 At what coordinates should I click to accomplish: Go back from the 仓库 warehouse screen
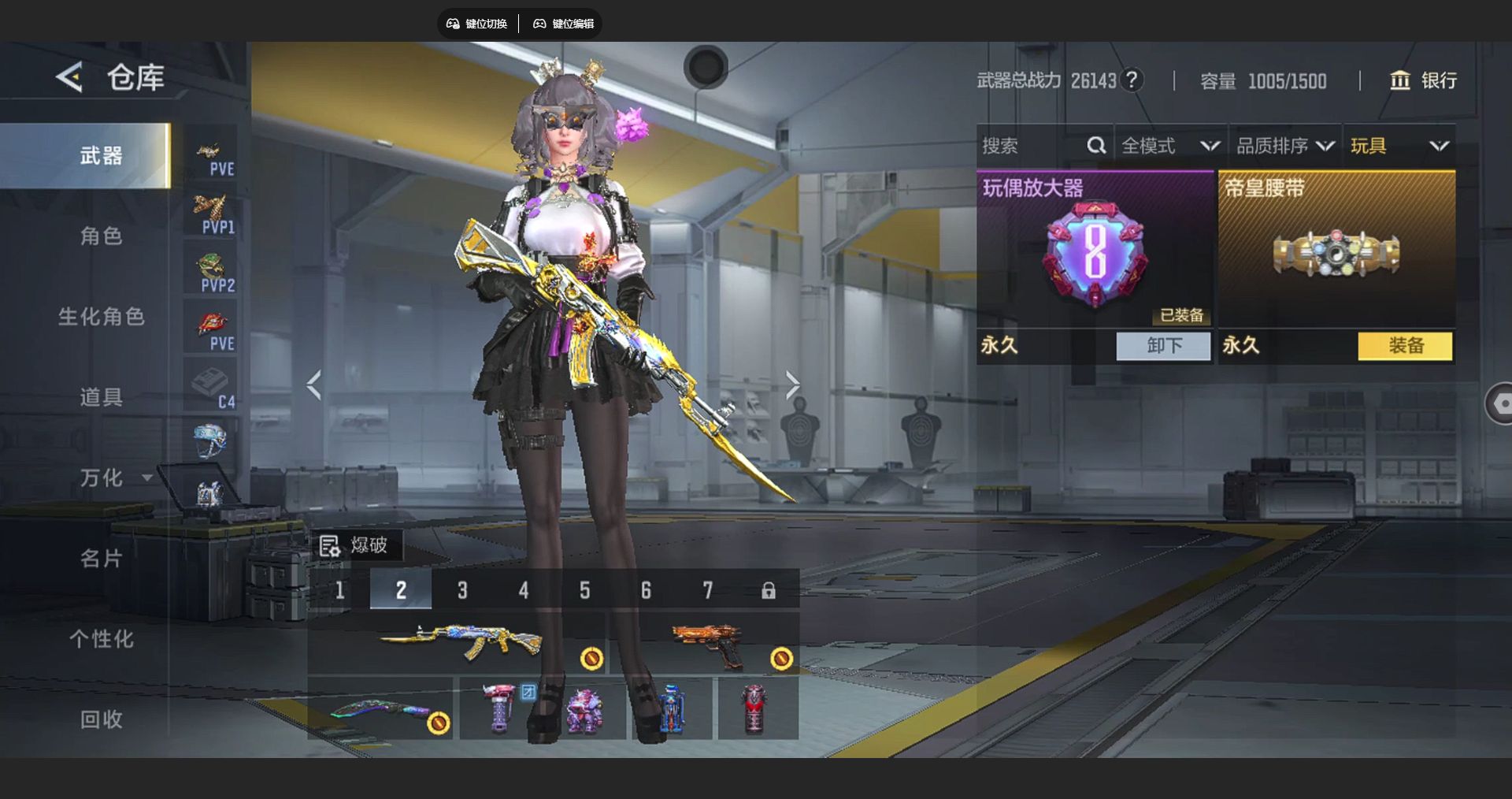pyautogui.click(x=69, y=77)
